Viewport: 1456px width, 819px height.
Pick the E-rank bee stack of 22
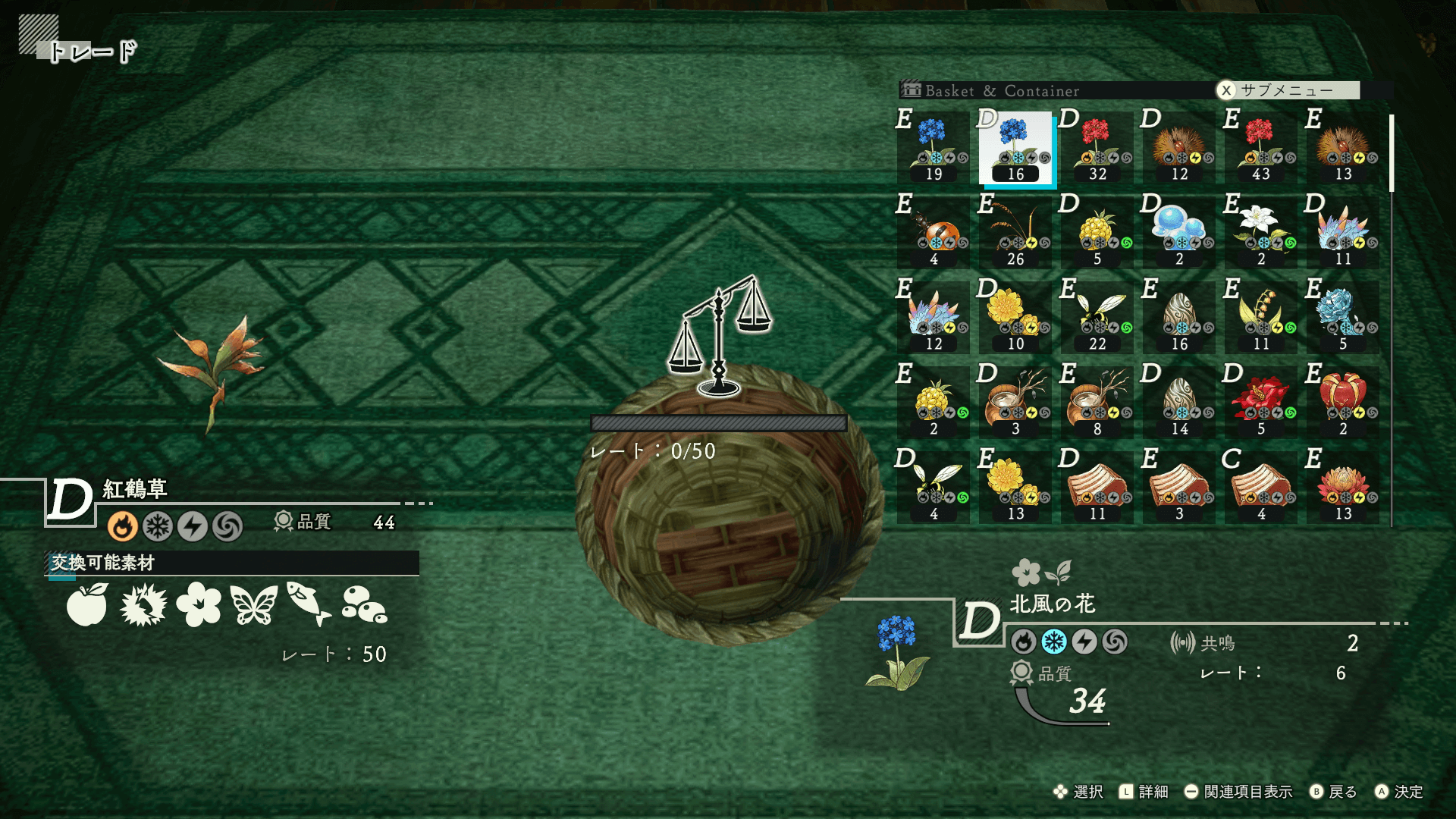pyautogui.click(x=1097, y=318)
